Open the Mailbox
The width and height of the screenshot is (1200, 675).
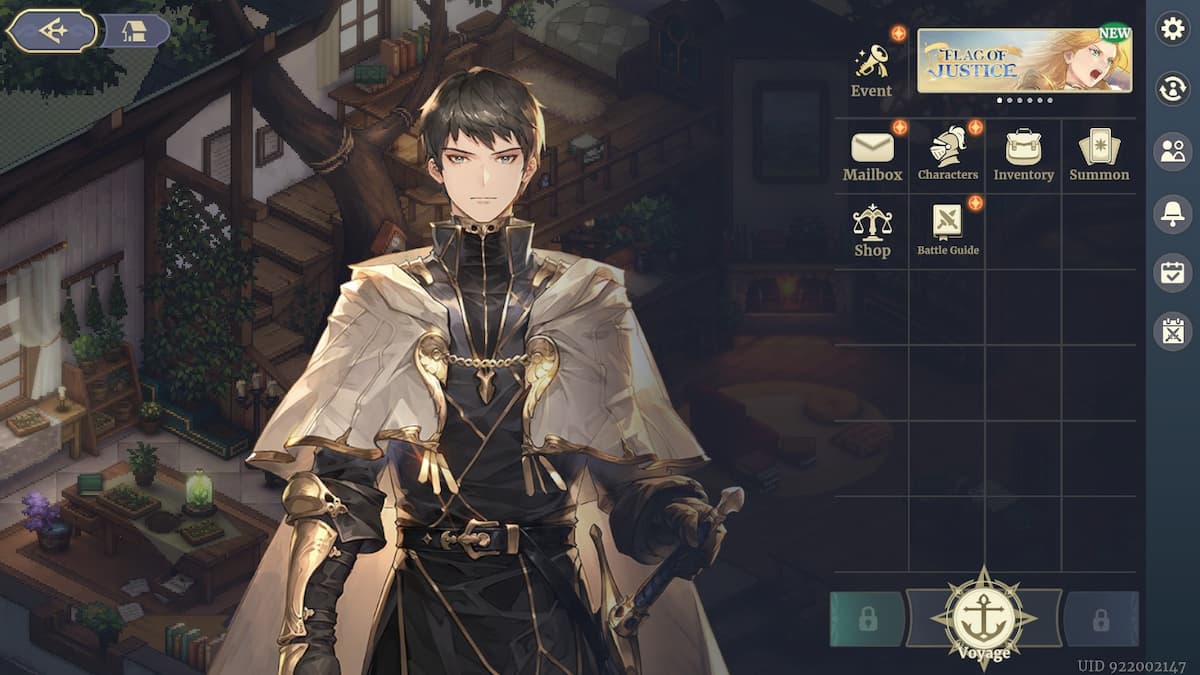pyautogui.click(x=872, y=156)
